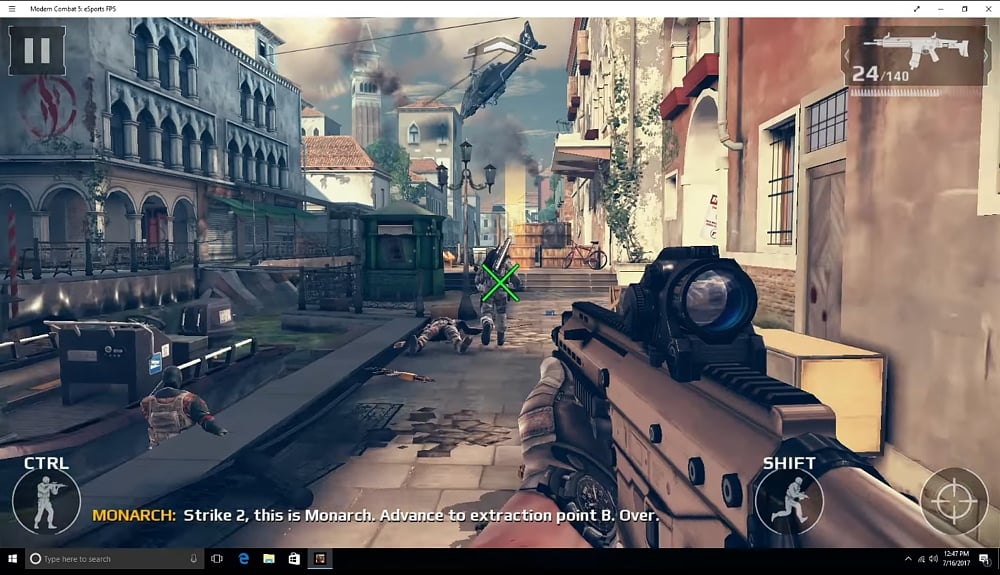Close the Modern Combat 5 window
Viewport: 1000px width, 575px height.
988,8
